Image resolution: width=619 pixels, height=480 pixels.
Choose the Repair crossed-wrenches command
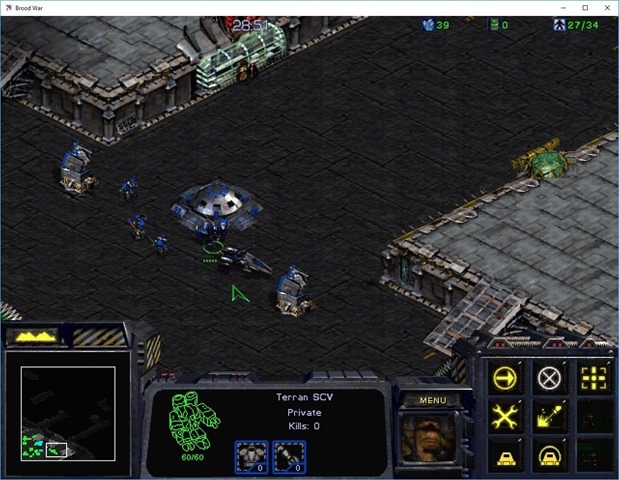pyautogui.click(x=505, y=416)
